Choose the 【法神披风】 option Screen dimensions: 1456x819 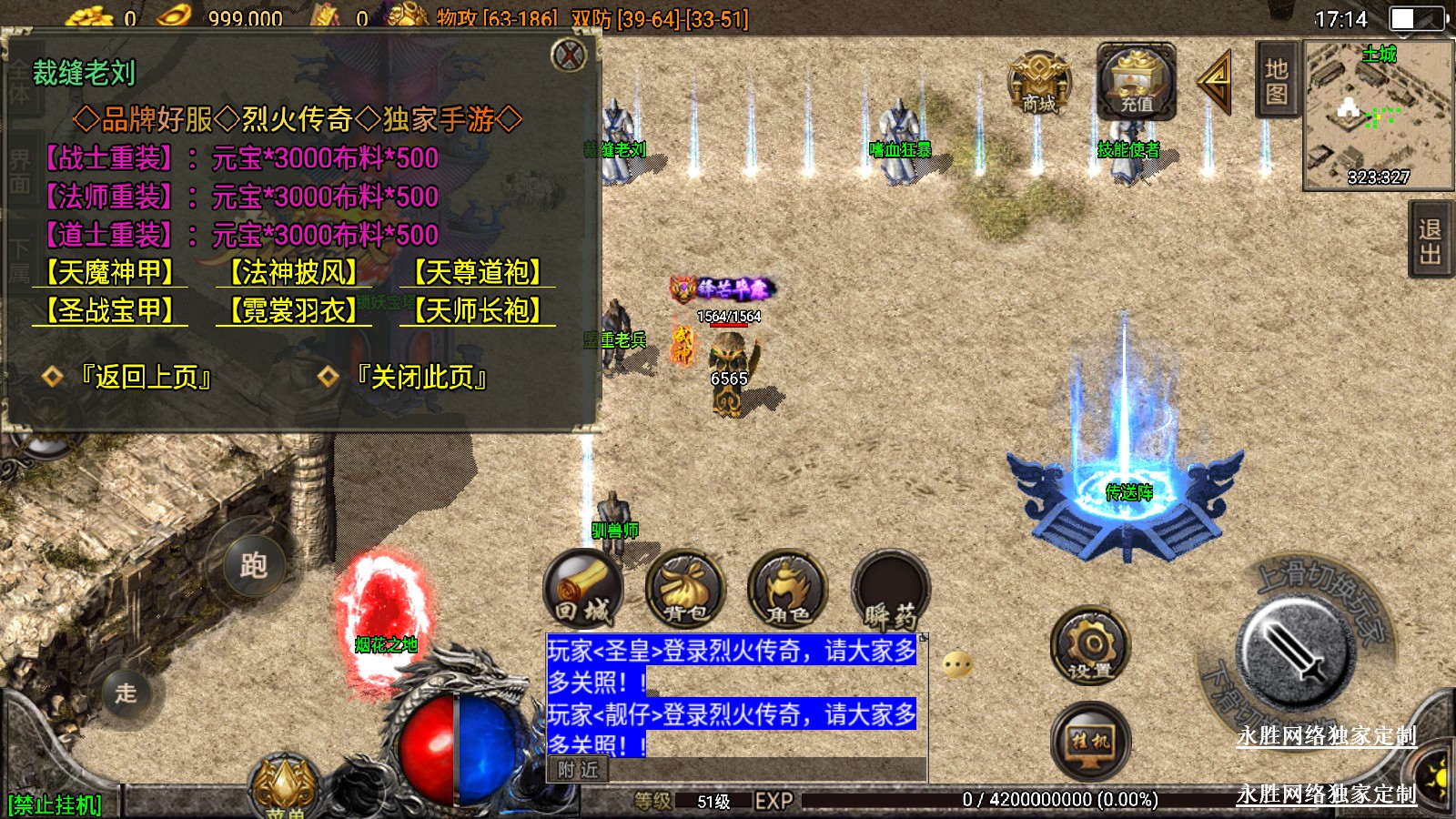pyautogui.click(x=293, y=272)
